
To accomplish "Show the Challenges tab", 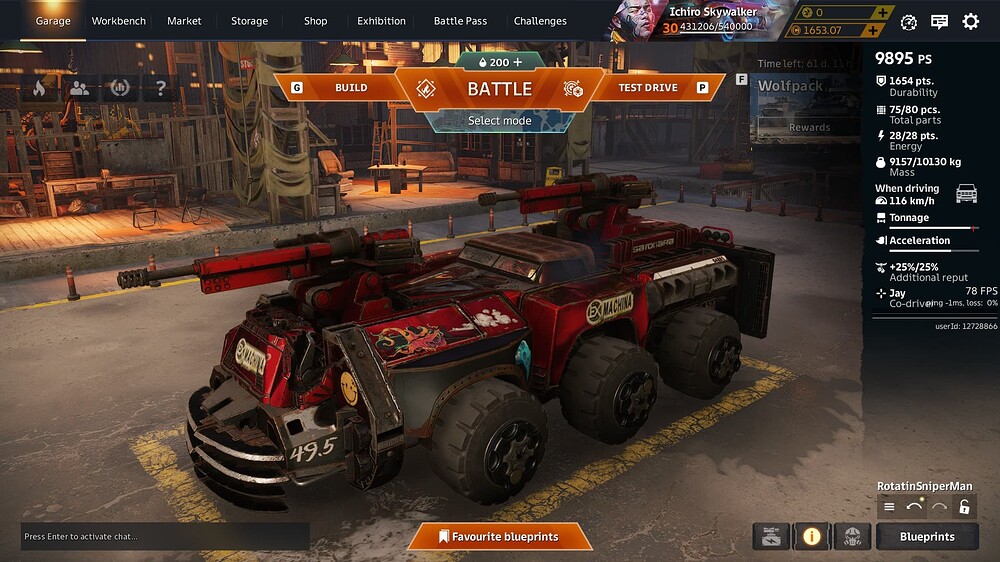I will tap(540, 21).
